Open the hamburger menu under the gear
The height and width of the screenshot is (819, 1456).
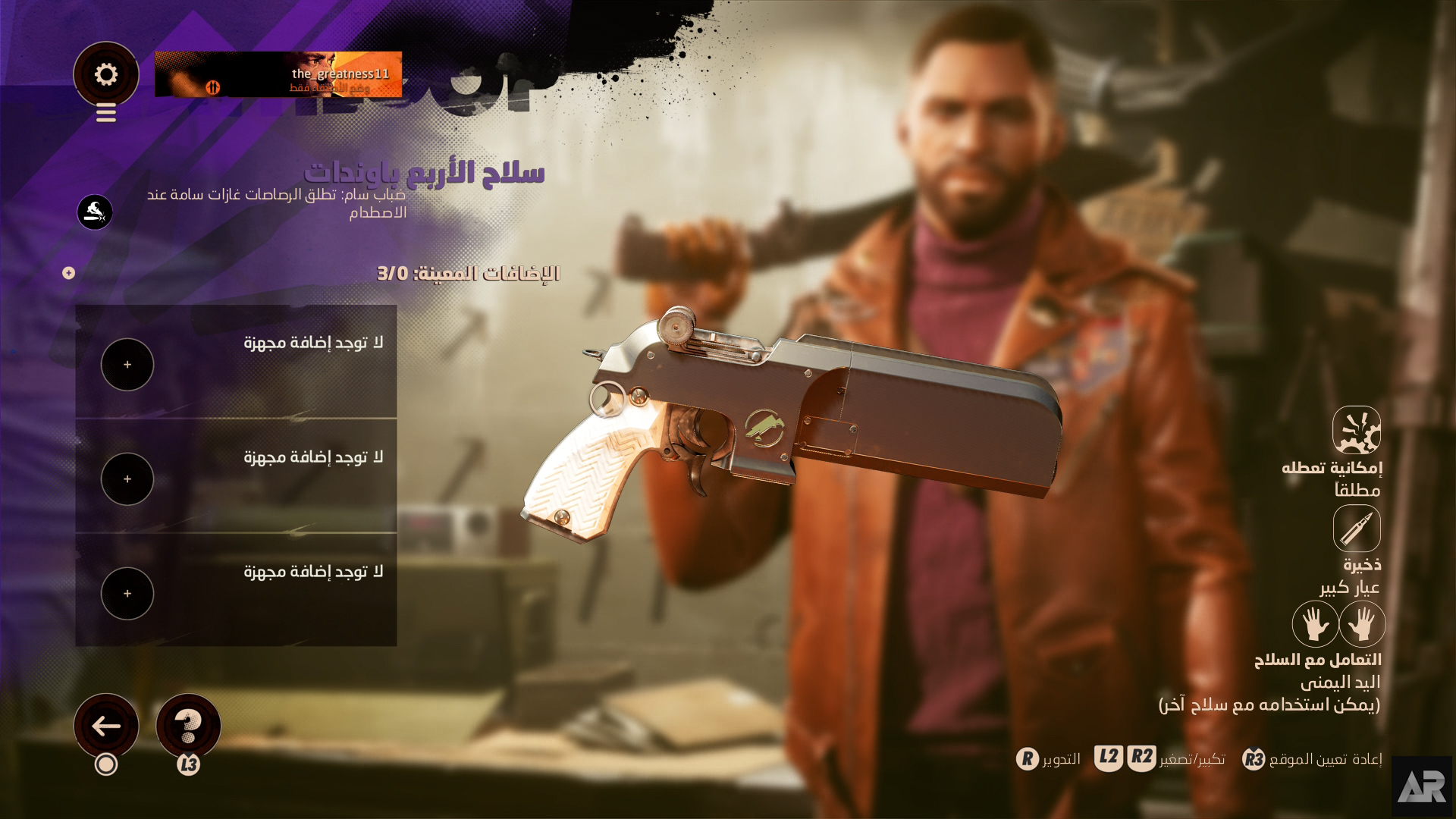[105, 114]
